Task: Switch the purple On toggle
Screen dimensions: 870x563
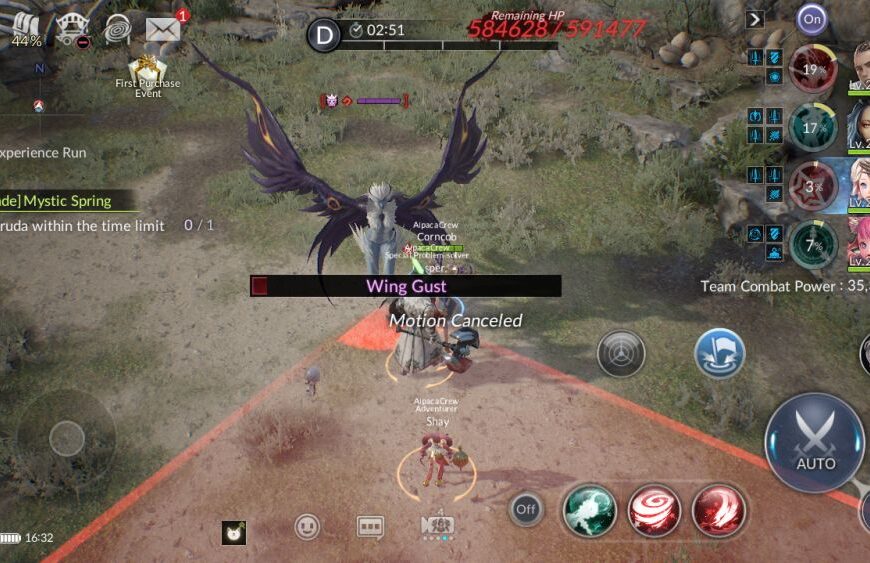Action: point(812,19)
